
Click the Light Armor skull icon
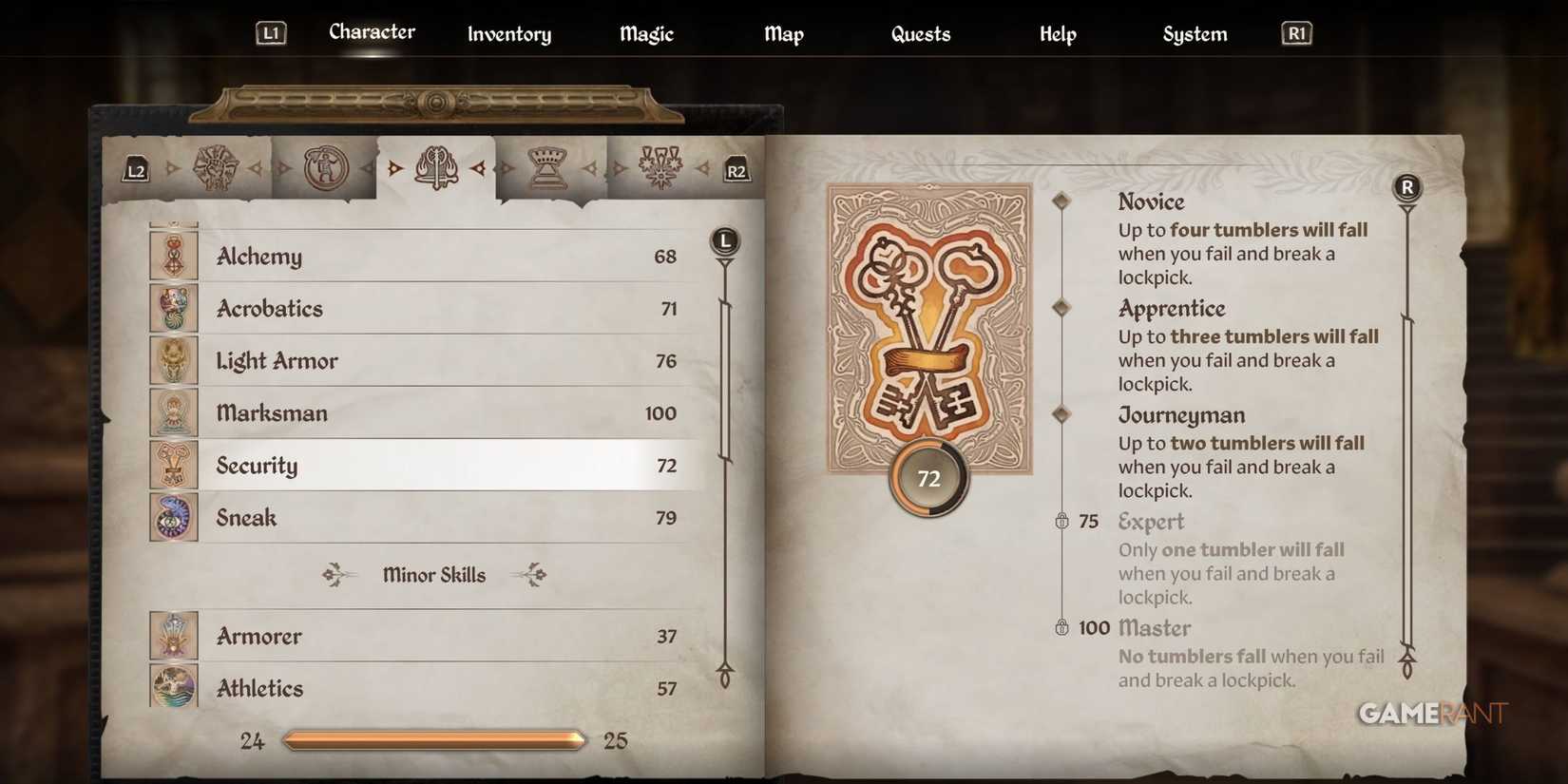(x=174, y=360)
